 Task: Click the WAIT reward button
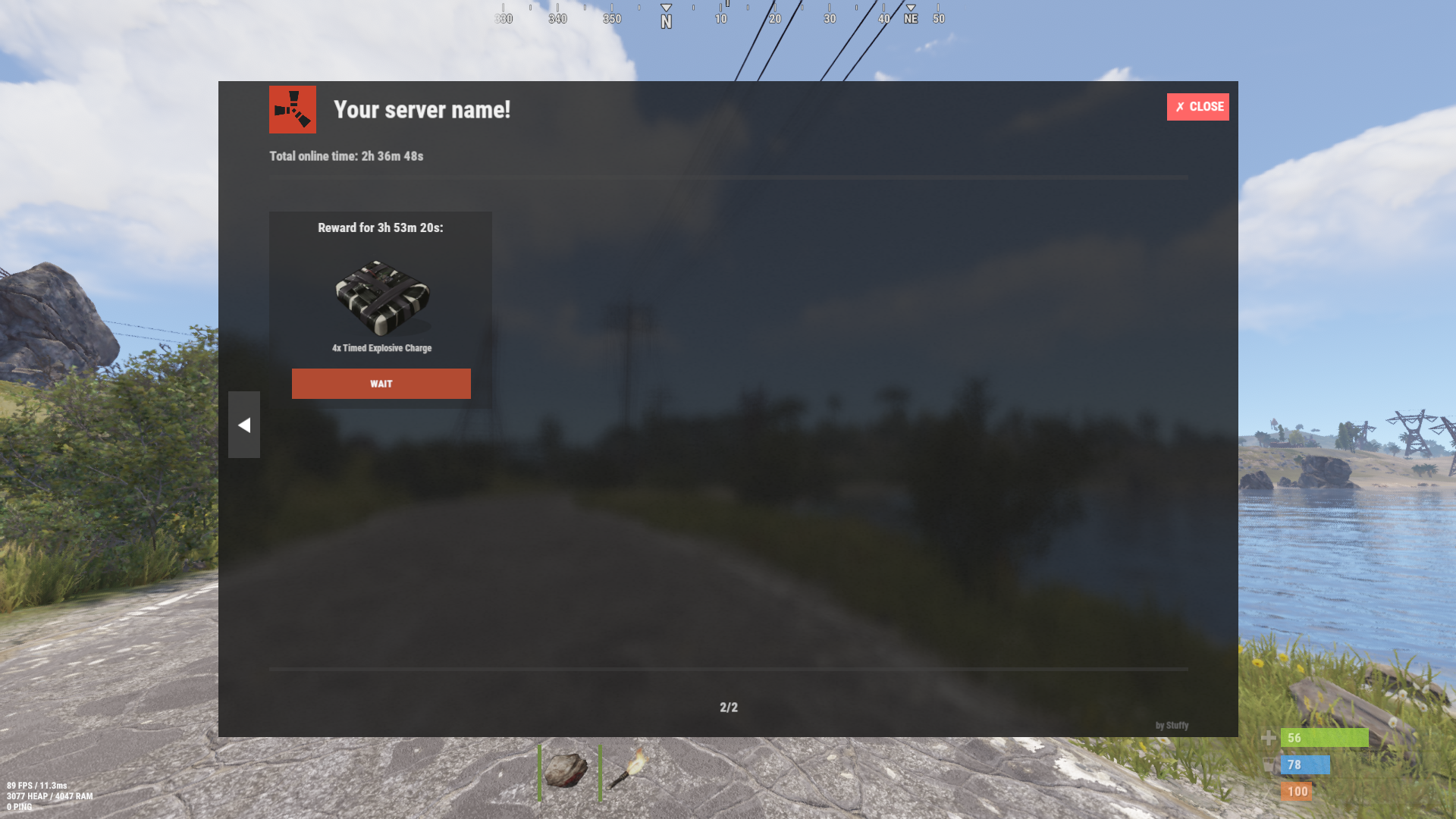tap(381, 384)
